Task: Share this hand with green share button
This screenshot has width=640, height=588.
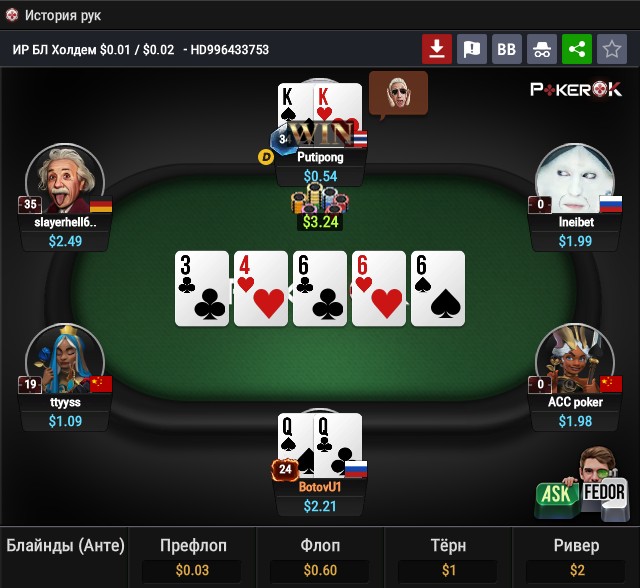Action: click(x=576, y=48)
